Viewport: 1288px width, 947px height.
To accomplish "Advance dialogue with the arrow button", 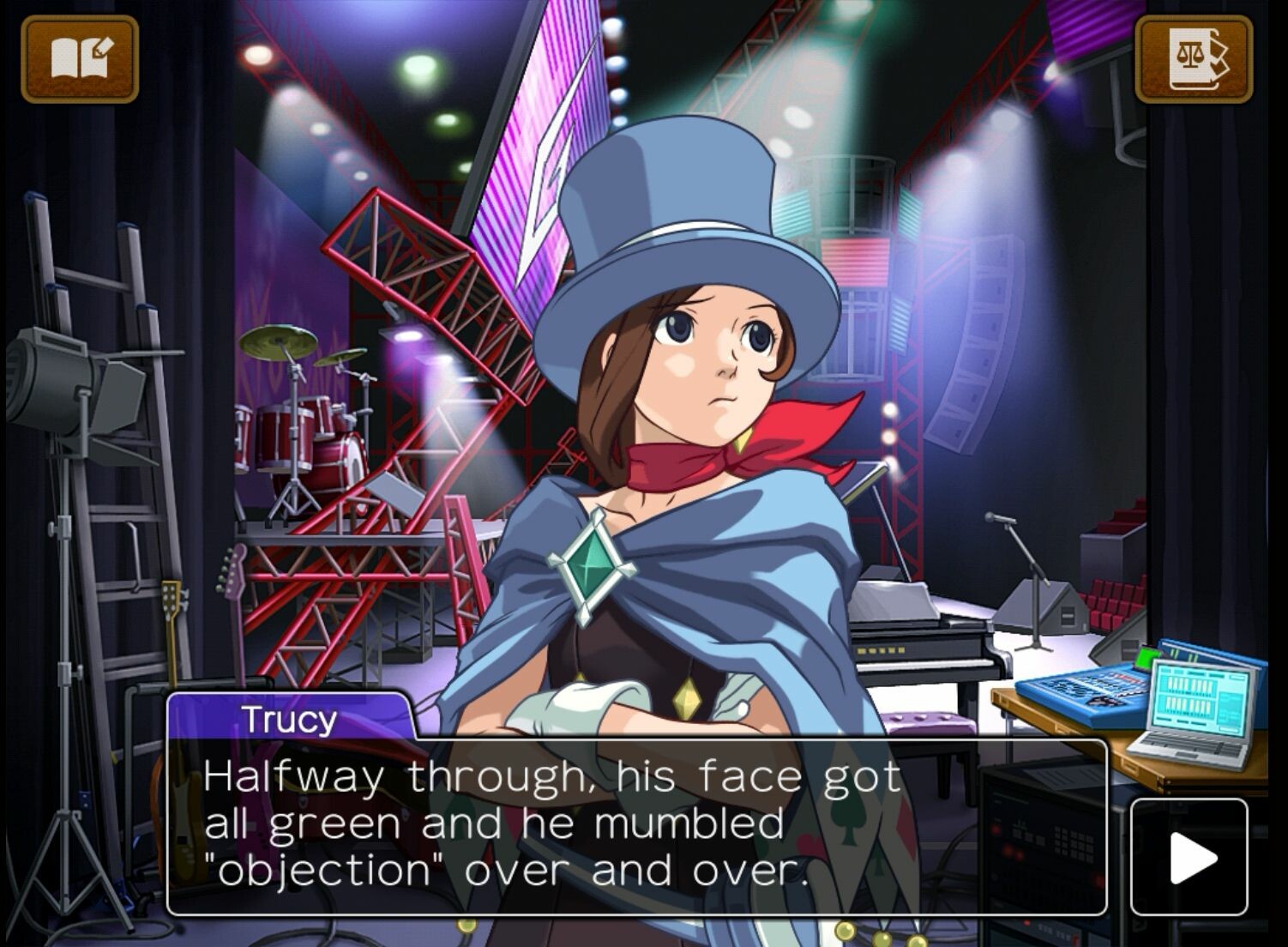I will (x=1189, y=857).
